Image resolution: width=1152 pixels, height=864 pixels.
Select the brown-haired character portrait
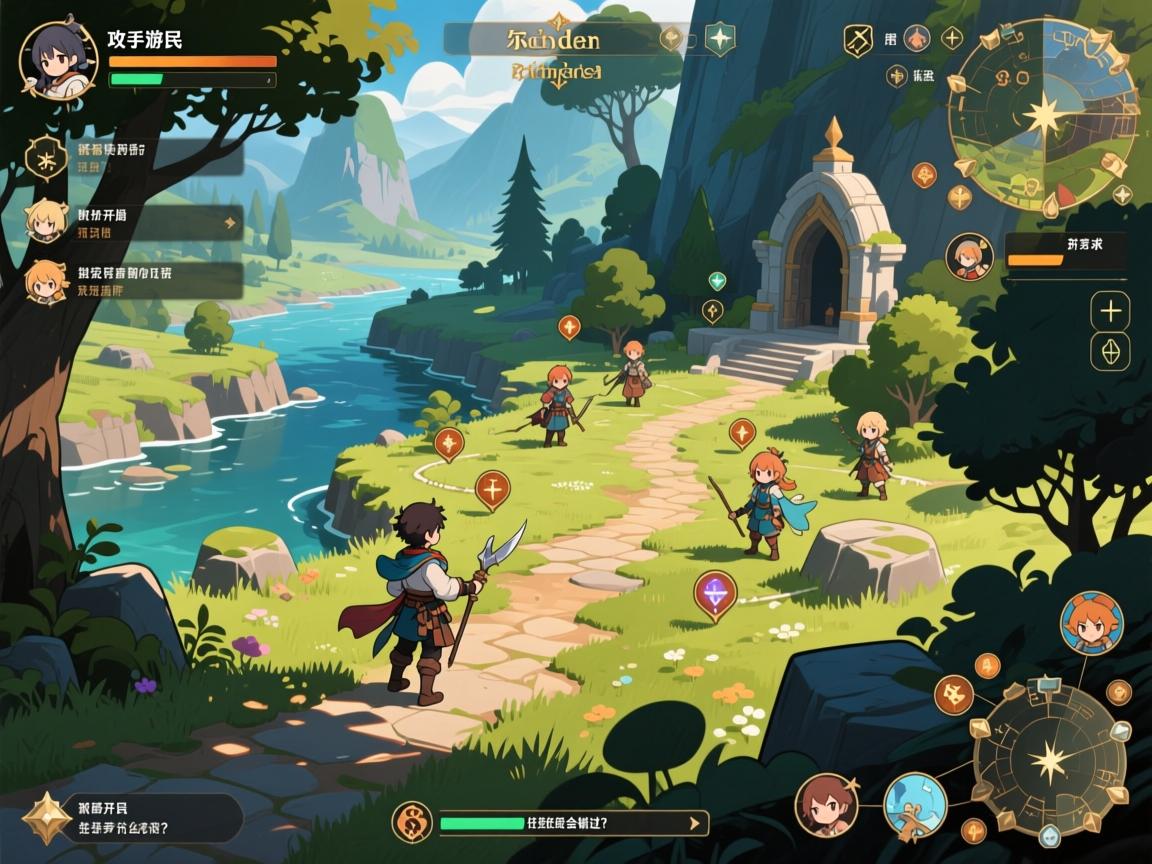point(826,804)
